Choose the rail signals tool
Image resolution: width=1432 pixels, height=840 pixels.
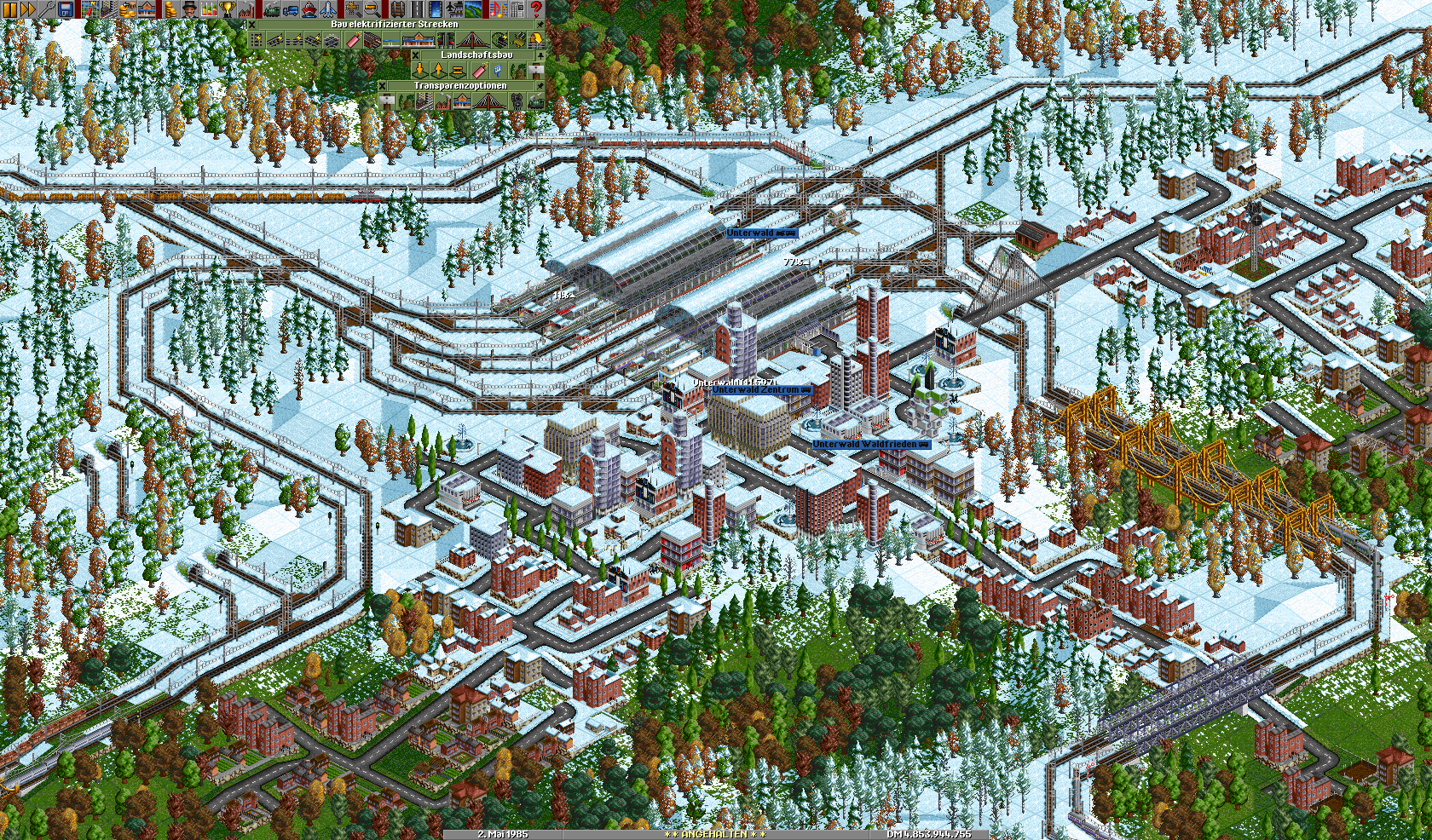(x=445, y=40)
